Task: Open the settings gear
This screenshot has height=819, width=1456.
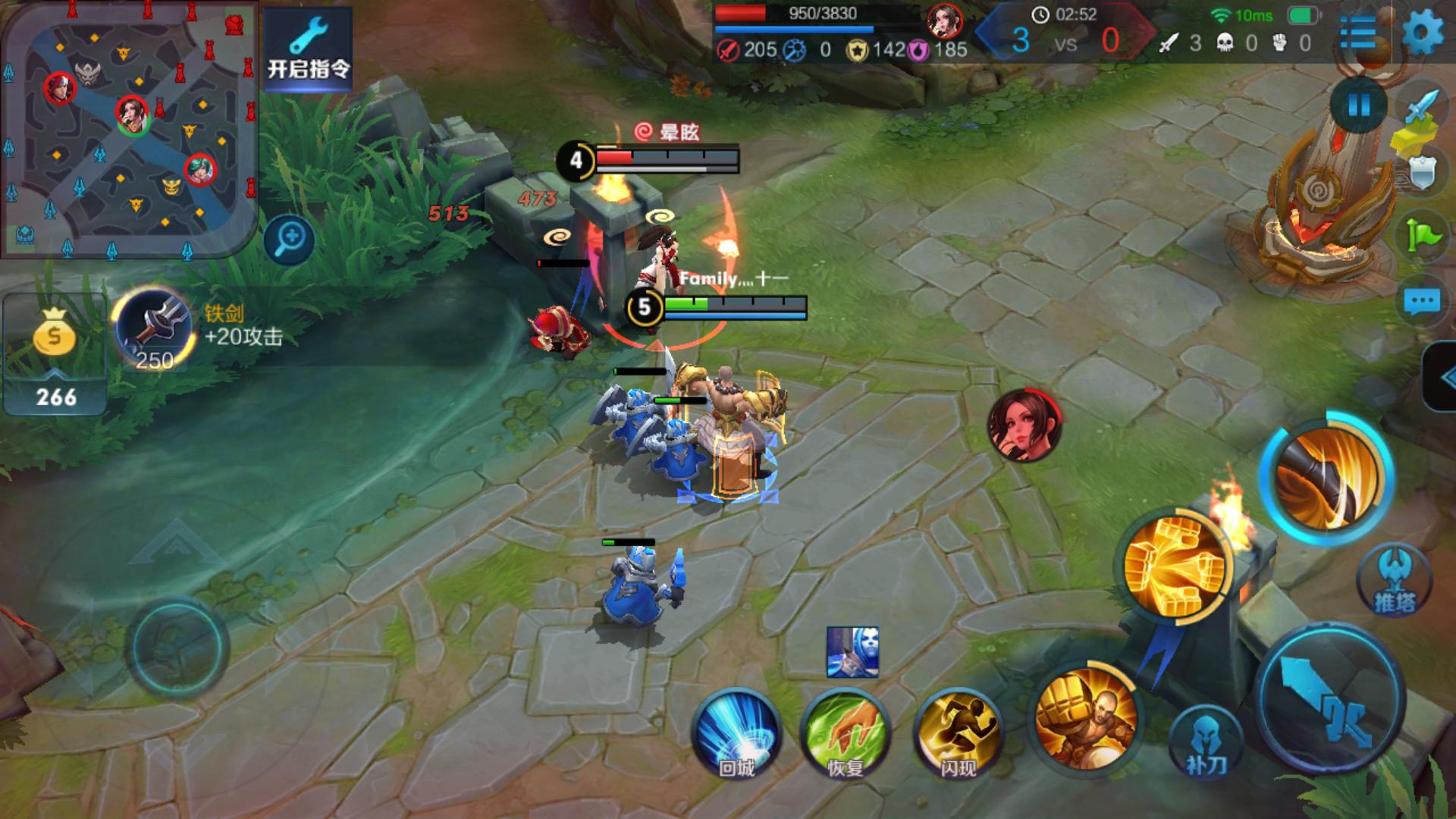Action: click(1423, 33)
